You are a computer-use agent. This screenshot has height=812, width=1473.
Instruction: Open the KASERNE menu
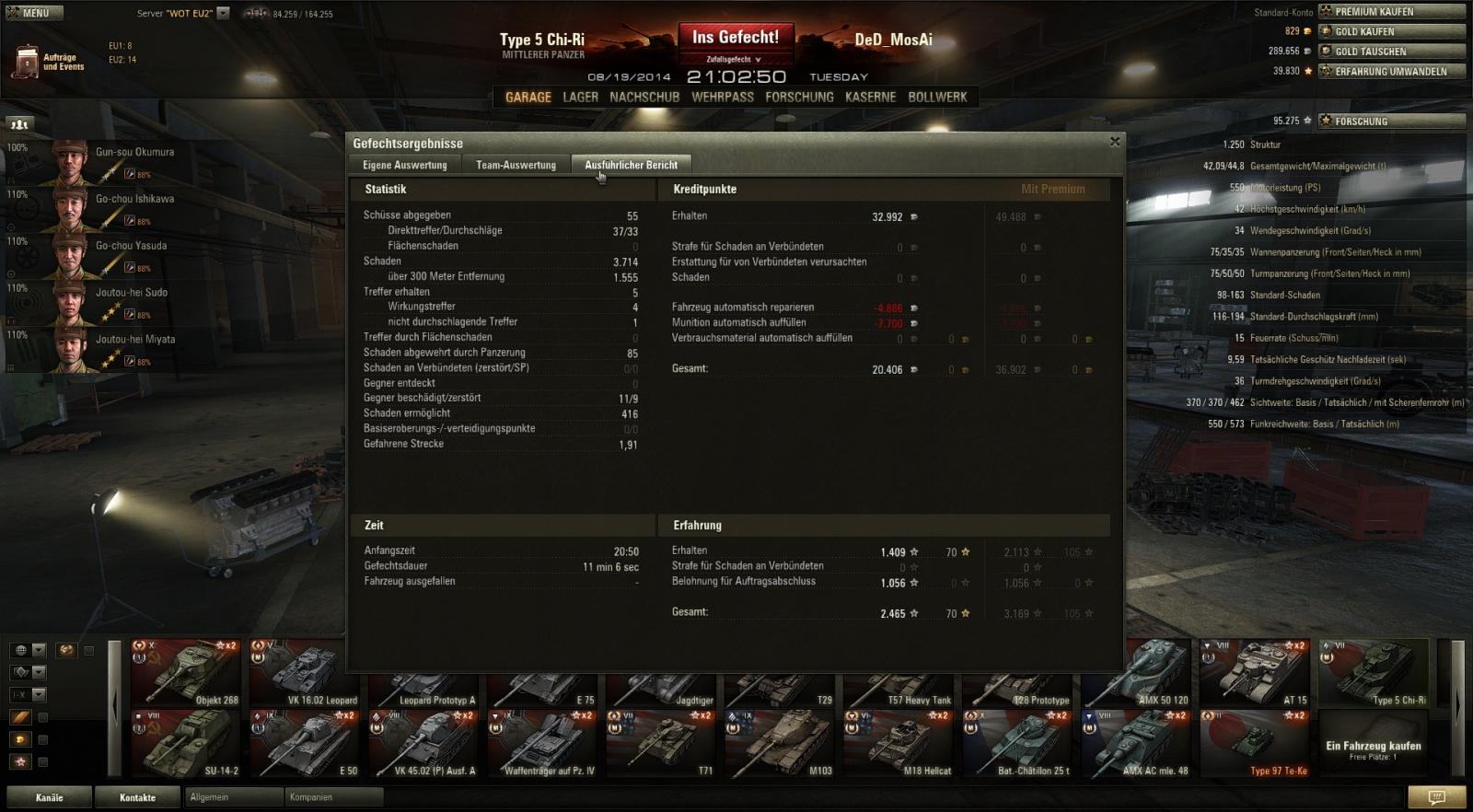pos(870,97)
